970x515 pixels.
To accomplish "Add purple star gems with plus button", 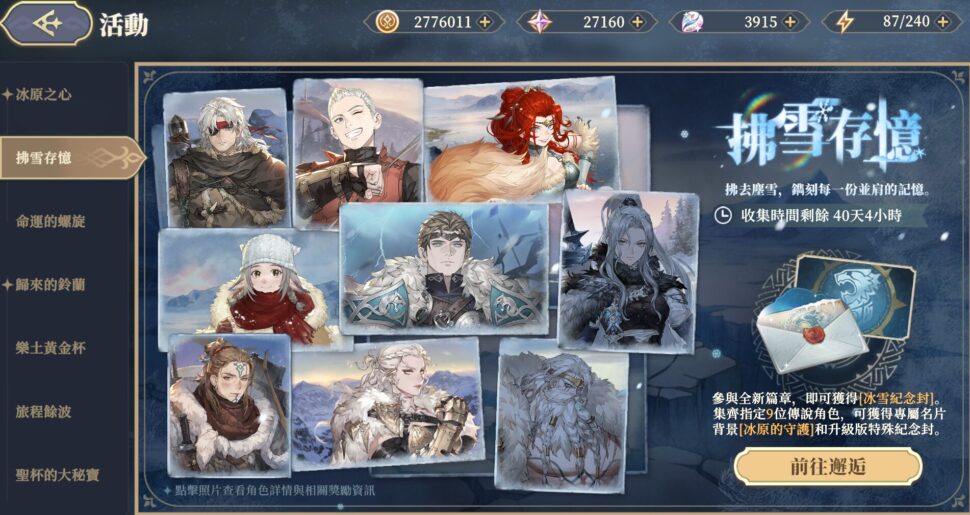I will click(x=639, y=21).
